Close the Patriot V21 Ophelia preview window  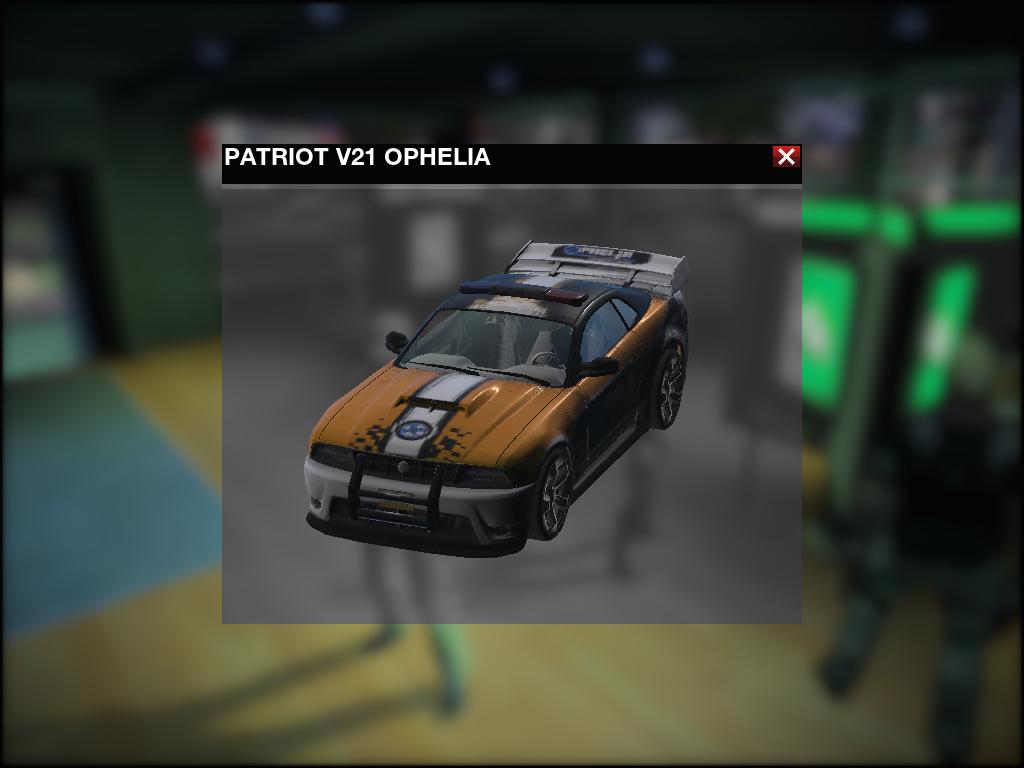(786, 156)
